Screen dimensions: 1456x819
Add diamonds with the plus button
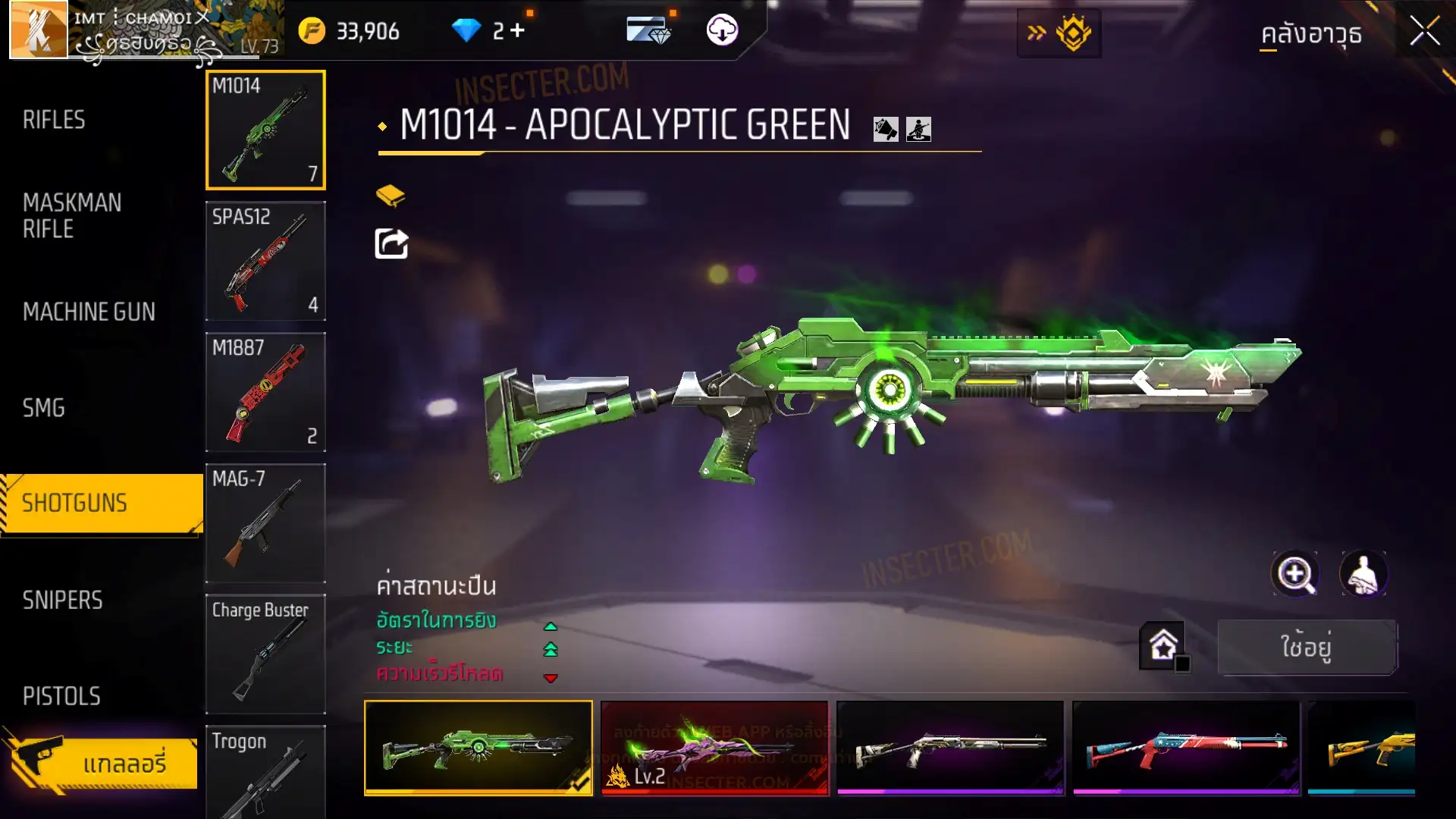point(518,30)
